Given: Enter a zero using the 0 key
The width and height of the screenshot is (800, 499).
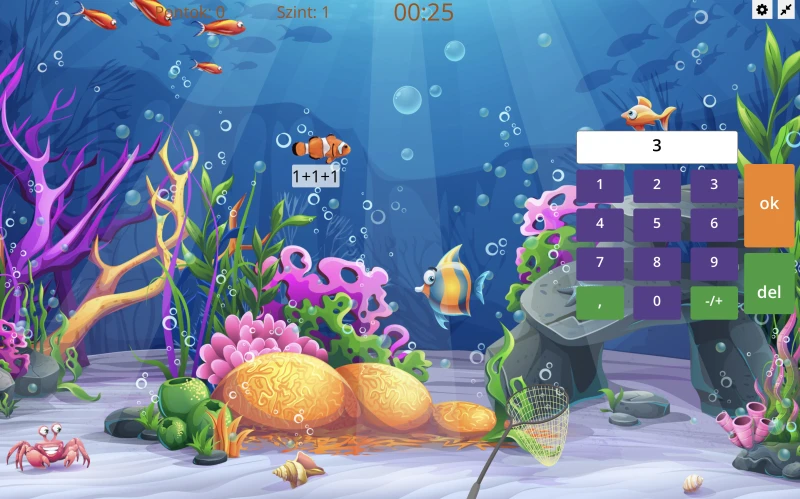Looking at the screenshot, I should tap(657, 302).
